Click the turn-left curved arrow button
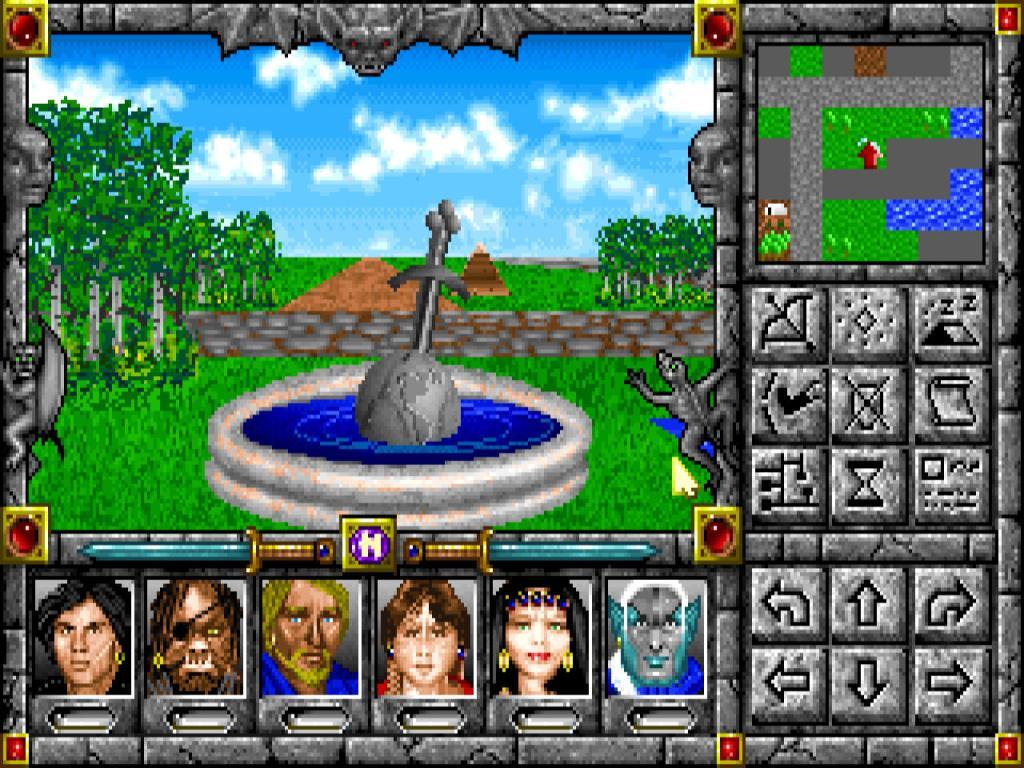The image size is (1024, 768). 789,605
